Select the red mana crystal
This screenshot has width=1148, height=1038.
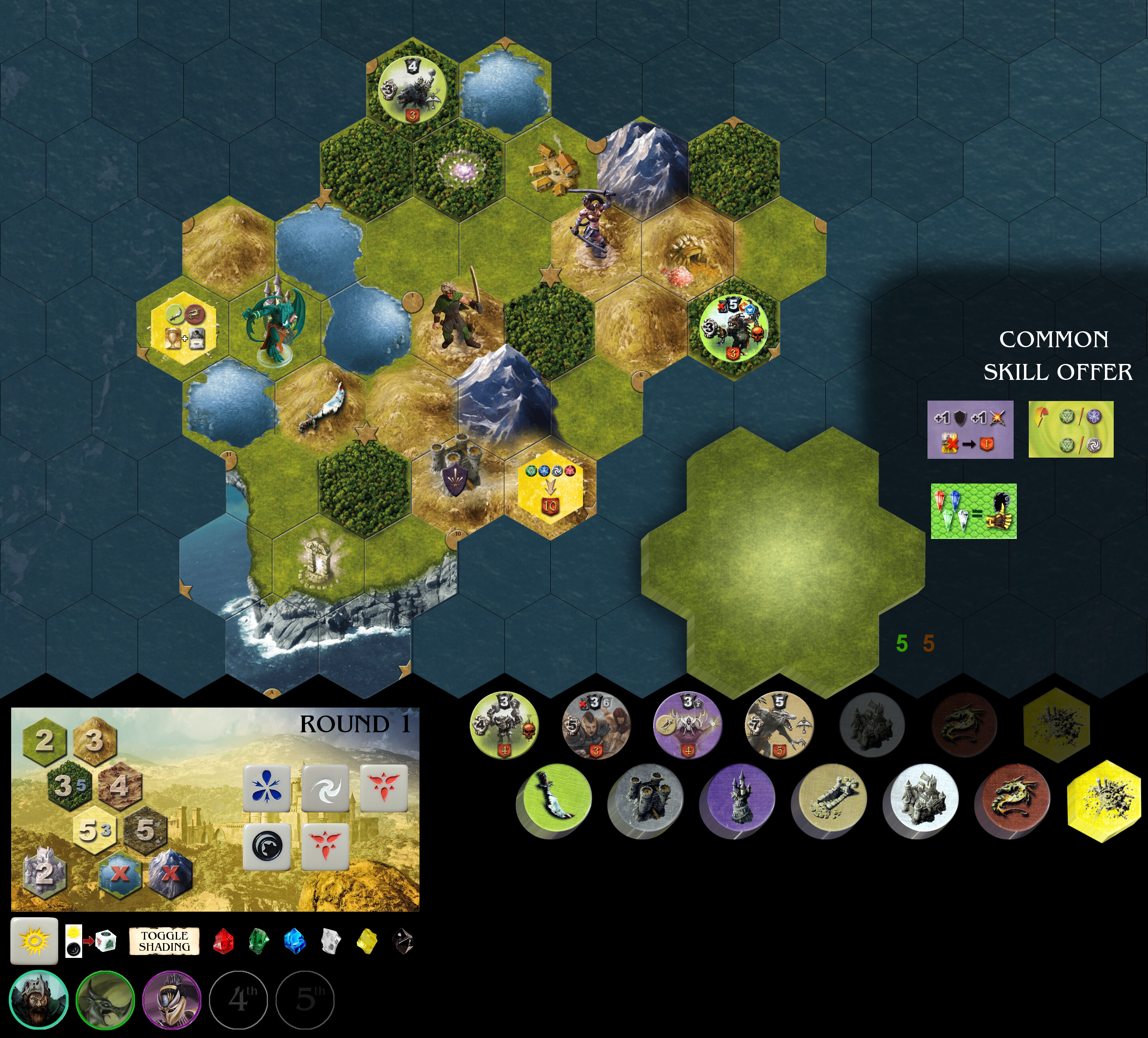point(223,941)
